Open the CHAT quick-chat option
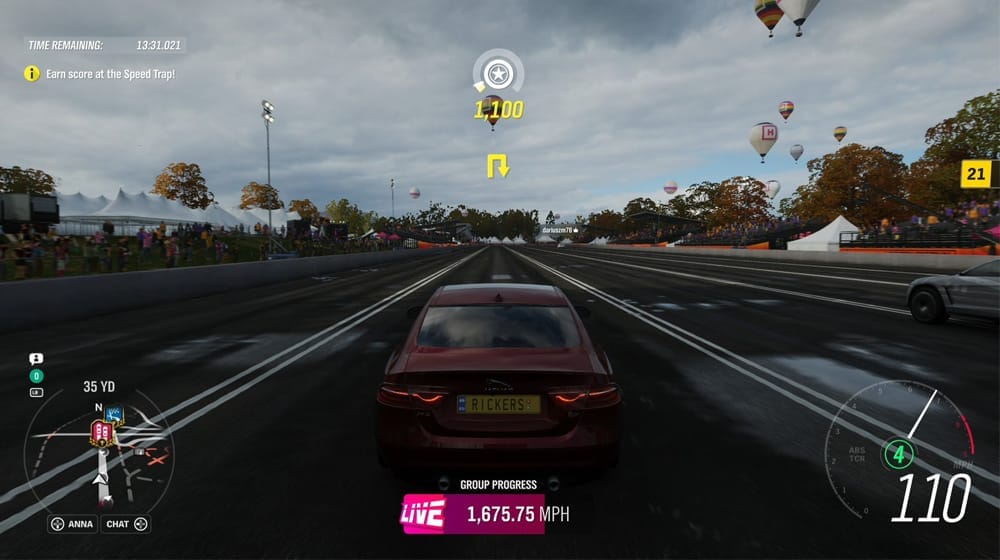This screenshot has width=1000, height=560. click(x=127, y=524)
